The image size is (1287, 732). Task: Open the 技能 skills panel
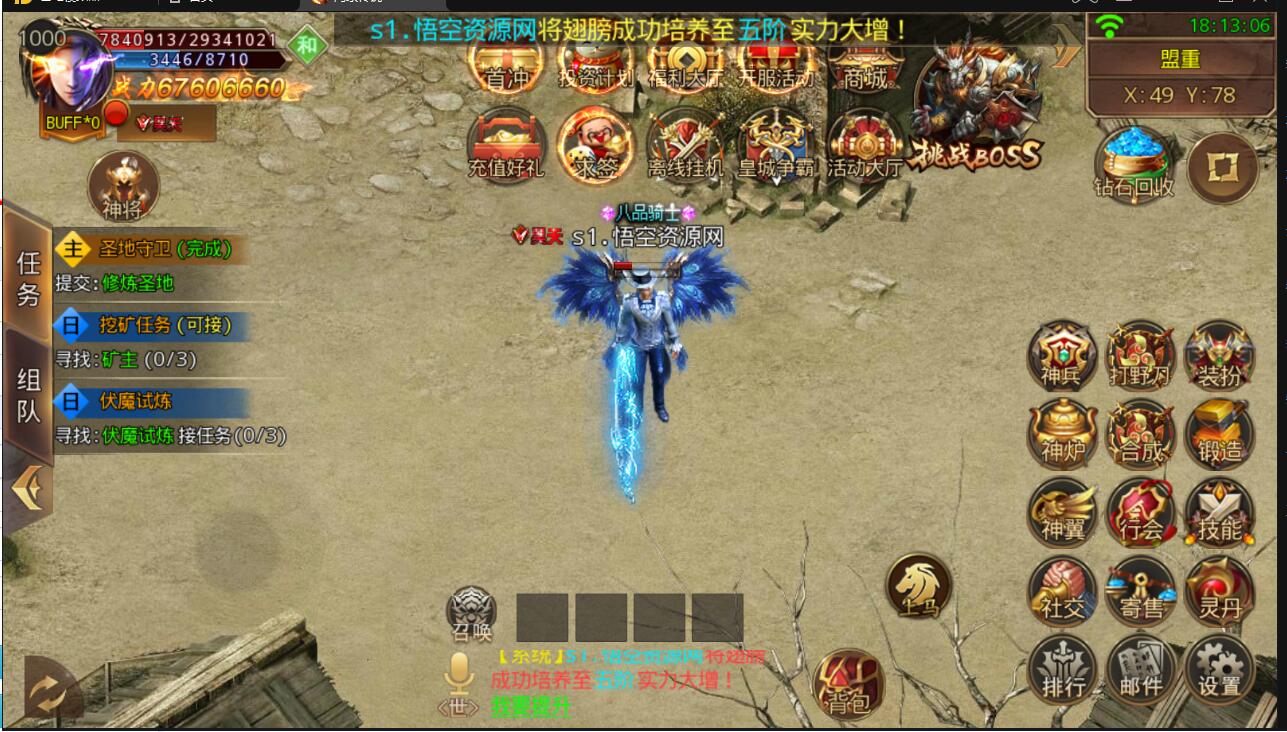[x=1219, y=513]
